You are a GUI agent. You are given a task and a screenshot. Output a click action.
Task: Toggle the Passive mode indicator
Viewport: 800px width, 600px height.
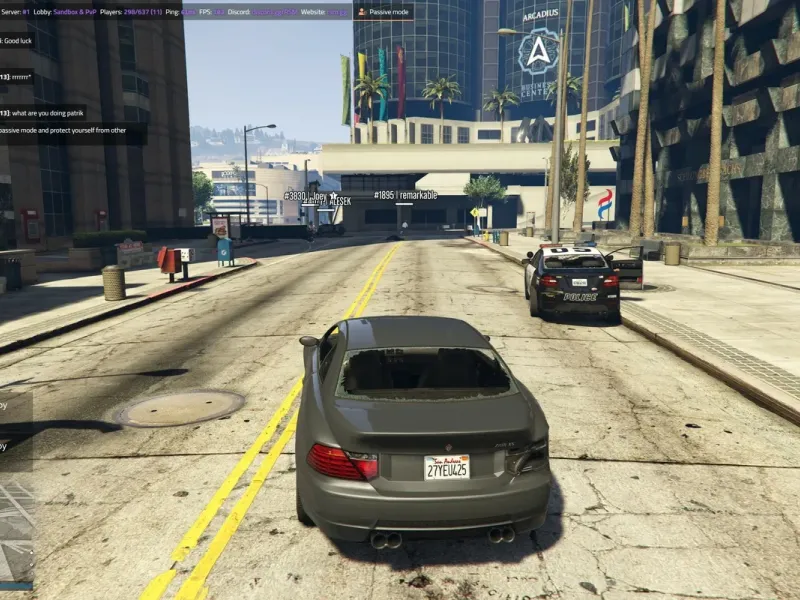click(385, 12)
